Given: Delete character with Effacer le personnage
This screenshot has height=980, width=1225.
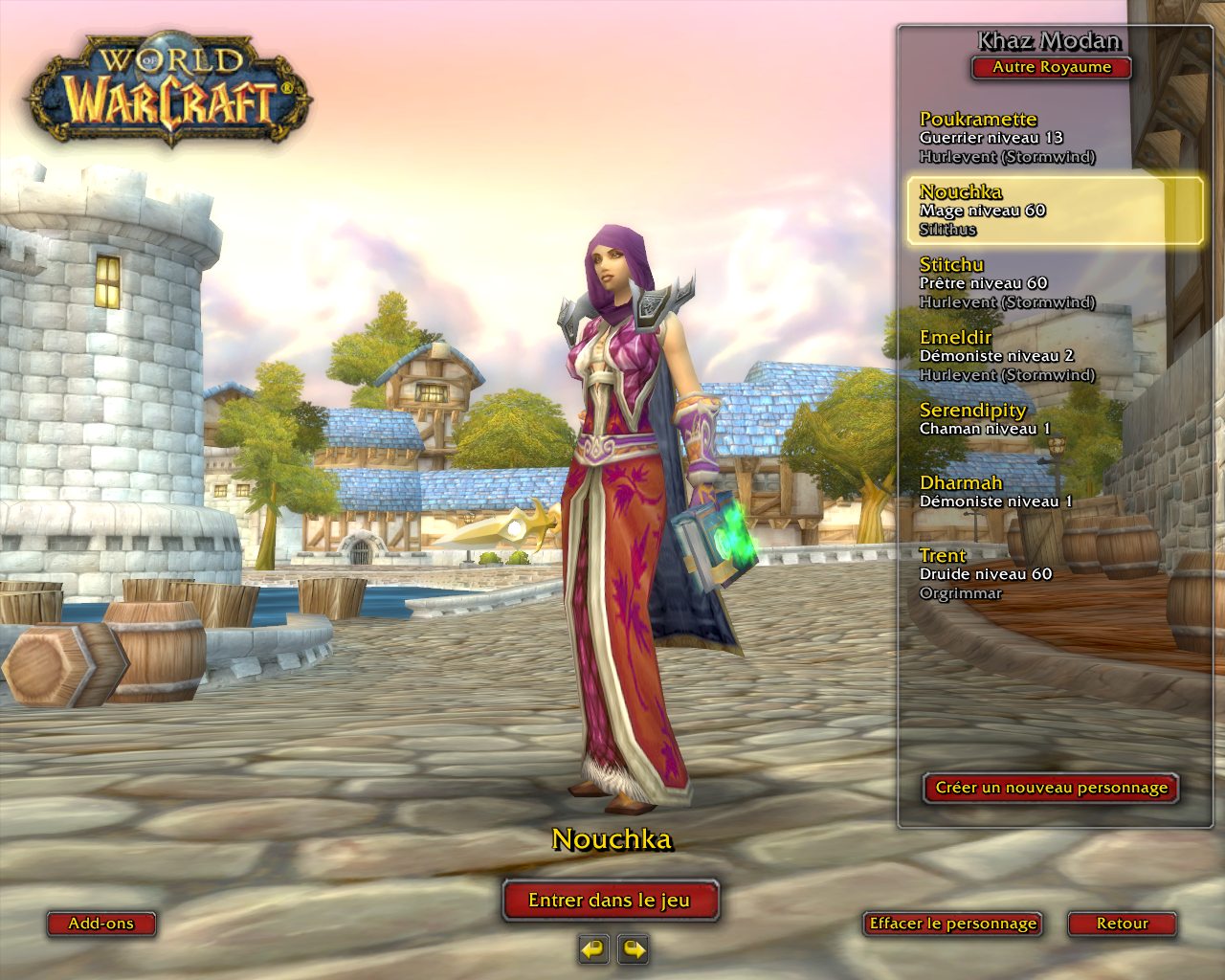Looking at the screenshot, I should (952, 924).
